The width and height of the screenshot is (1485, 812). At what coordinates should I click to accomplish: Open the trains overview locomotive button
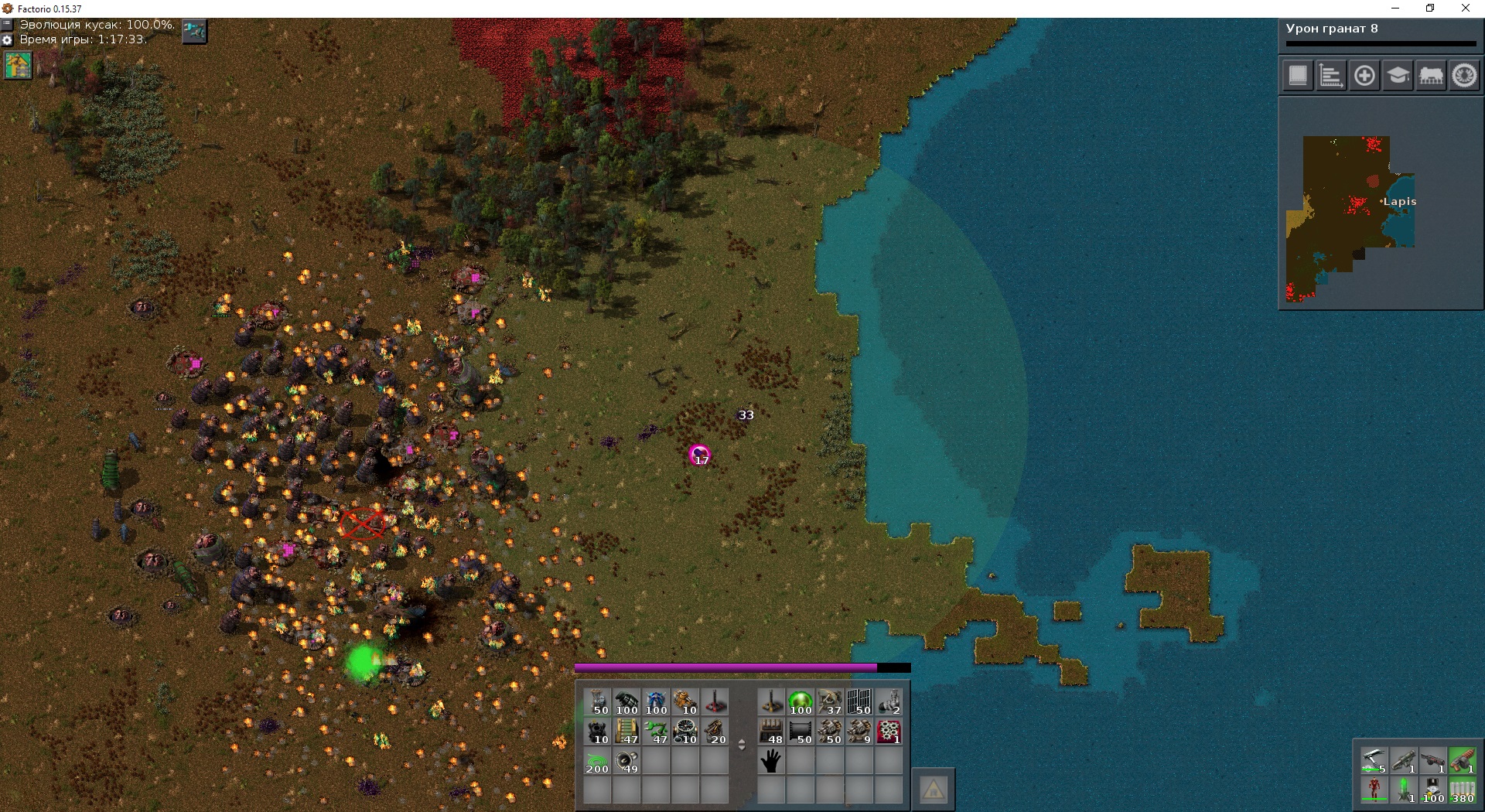click(x=1431, y=76)
